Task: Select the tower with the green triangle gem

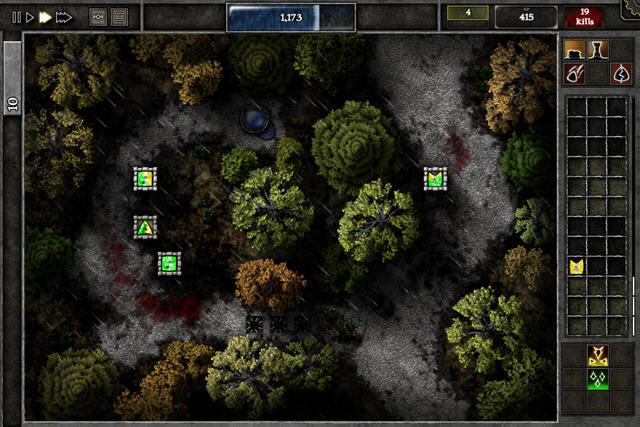Action: pos(146,227)
